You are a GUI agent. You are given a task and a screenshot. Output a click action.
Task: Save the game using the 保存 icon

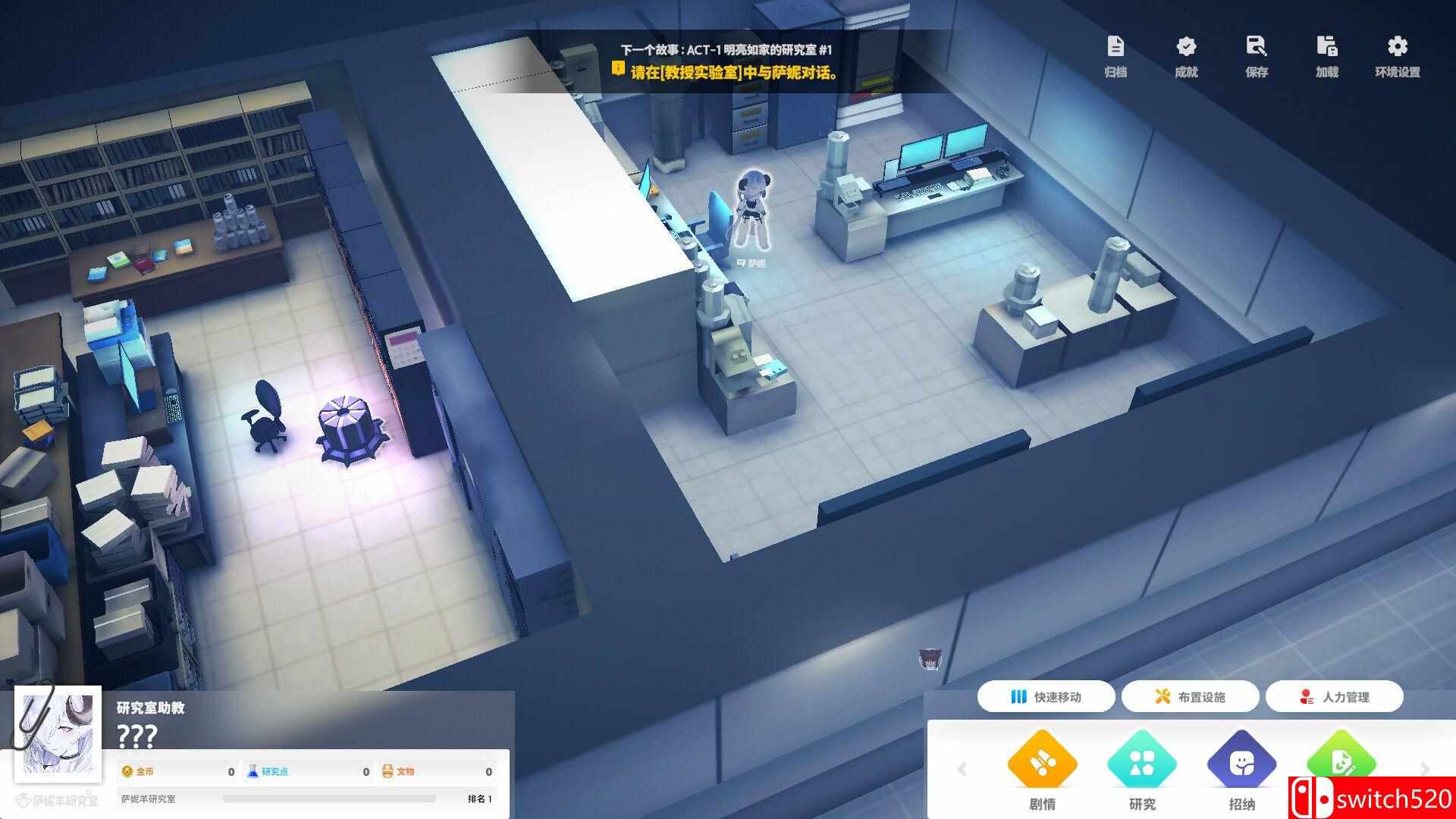pos(1257,57)
